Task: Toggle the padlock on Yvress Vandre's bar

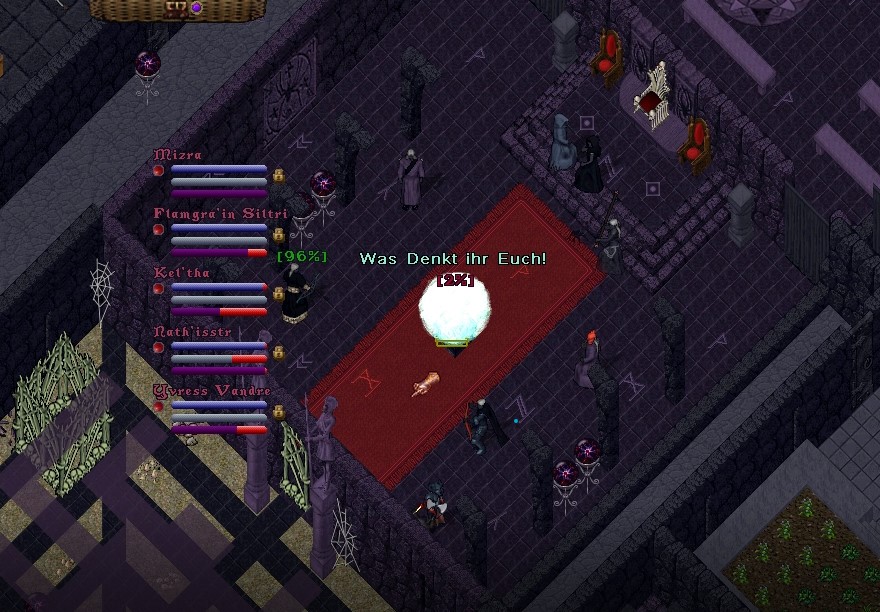Action: click(x=279, y=411)
